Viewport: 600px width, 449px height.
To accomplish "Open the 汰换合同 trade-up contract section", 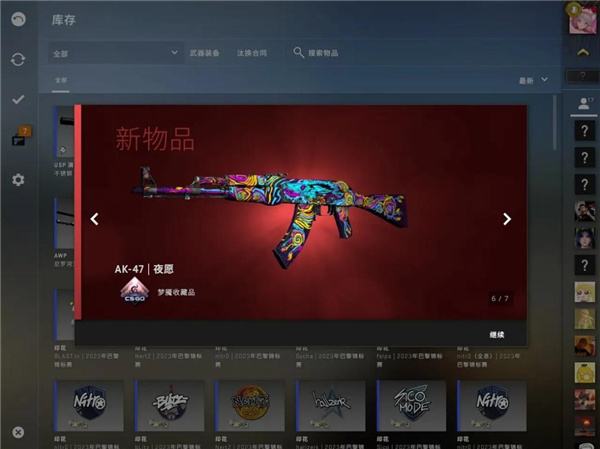I will click(254, 52).
